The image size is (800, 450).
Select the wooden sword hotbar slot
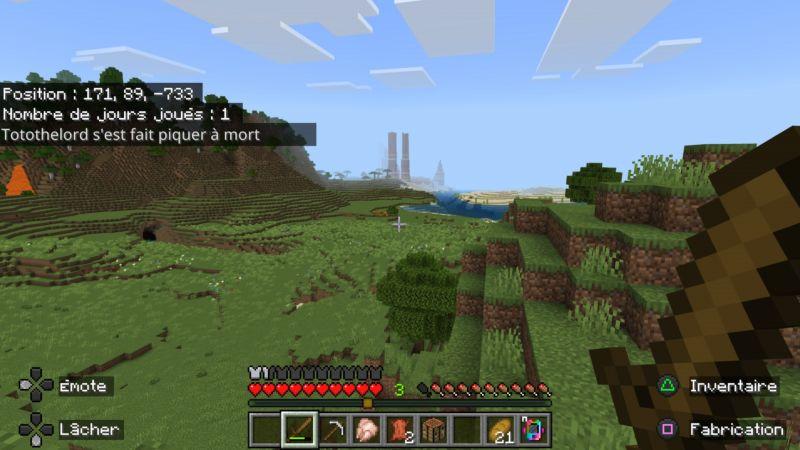[x=299, y=430]
